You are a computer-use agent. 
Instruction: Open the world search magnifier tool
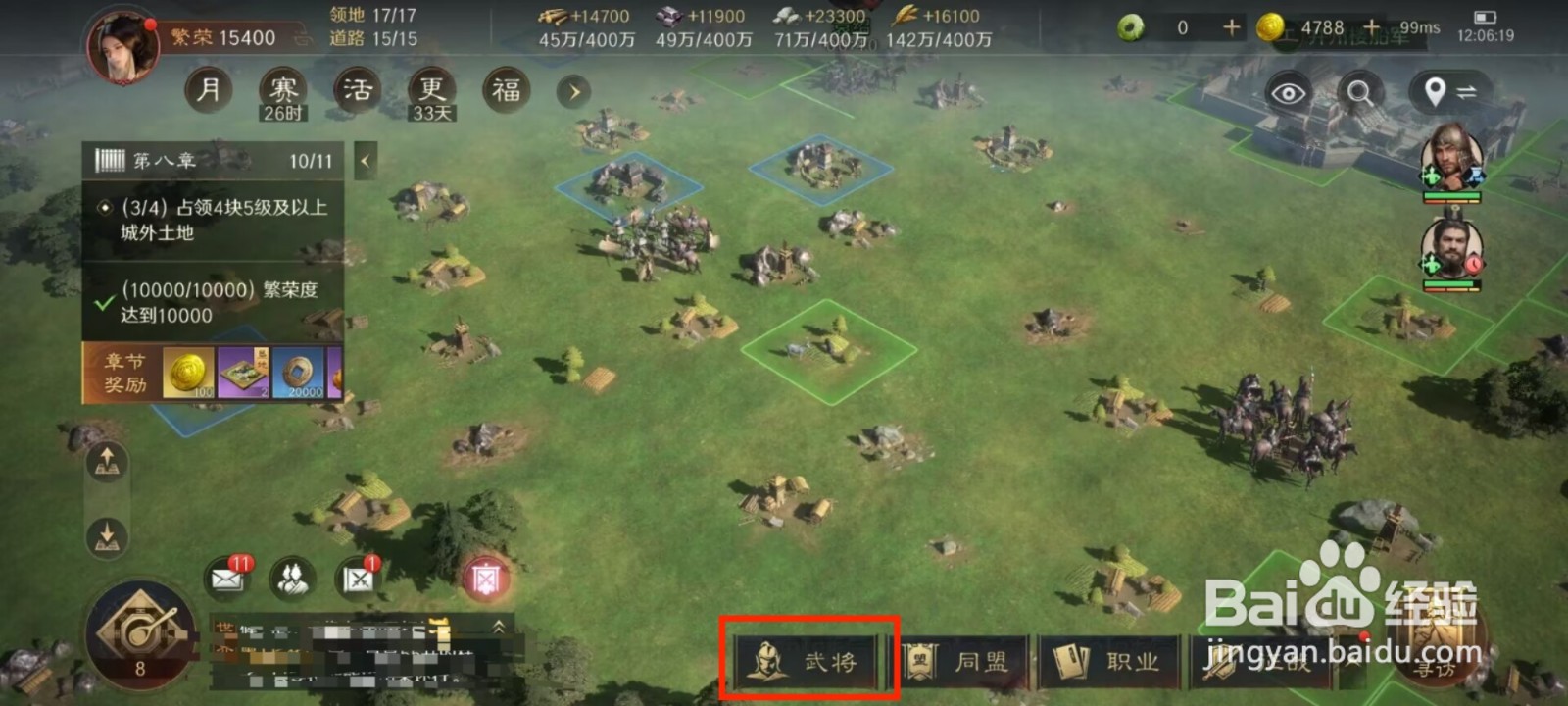tap(1359, 93)
